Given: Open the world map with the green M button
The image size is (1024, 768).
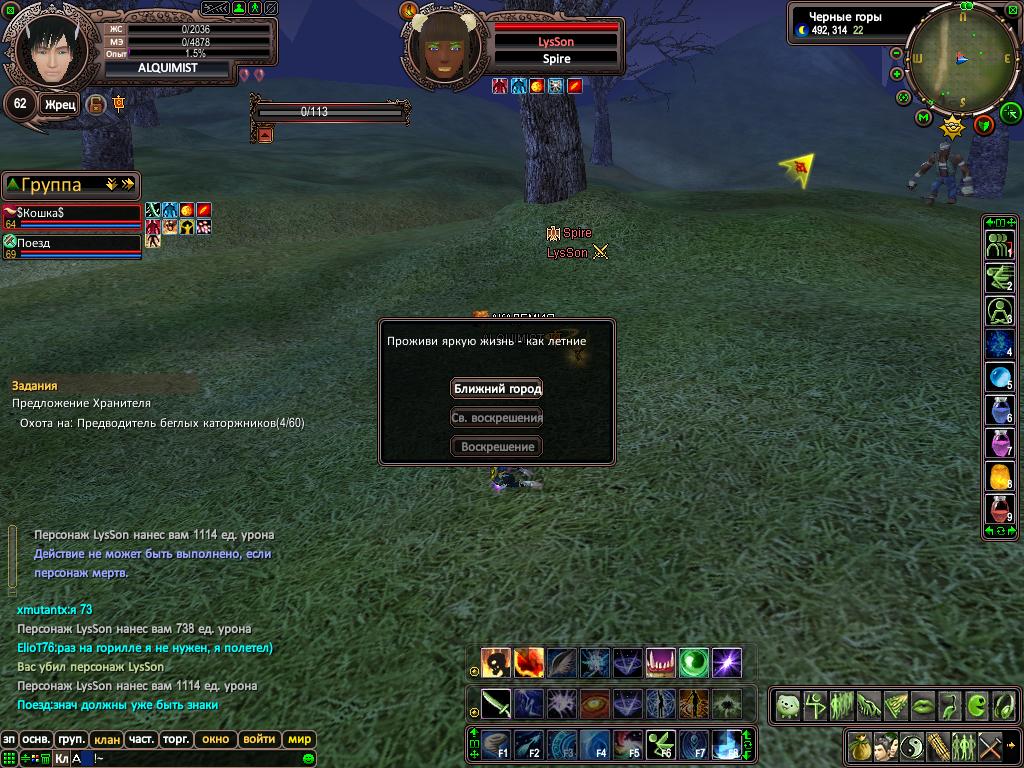Looking at the screenshot, I should (923, 118).
